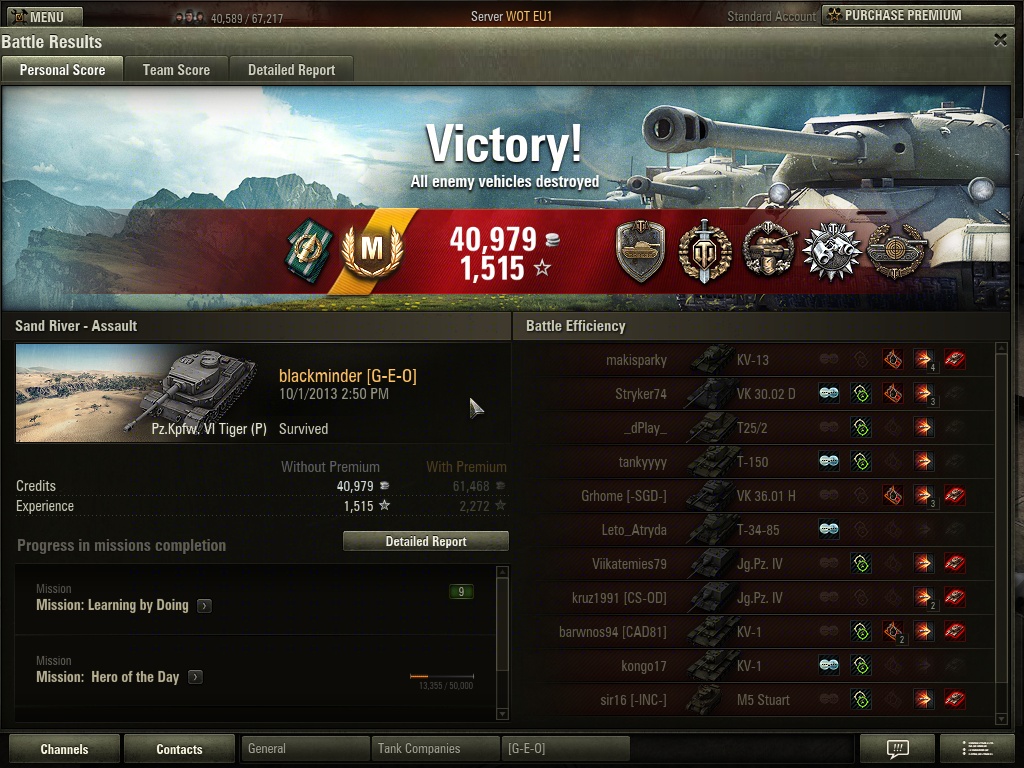Viewport: 1024px width, 768px height.
Task: Open the Contacts list
Action: 179,749
